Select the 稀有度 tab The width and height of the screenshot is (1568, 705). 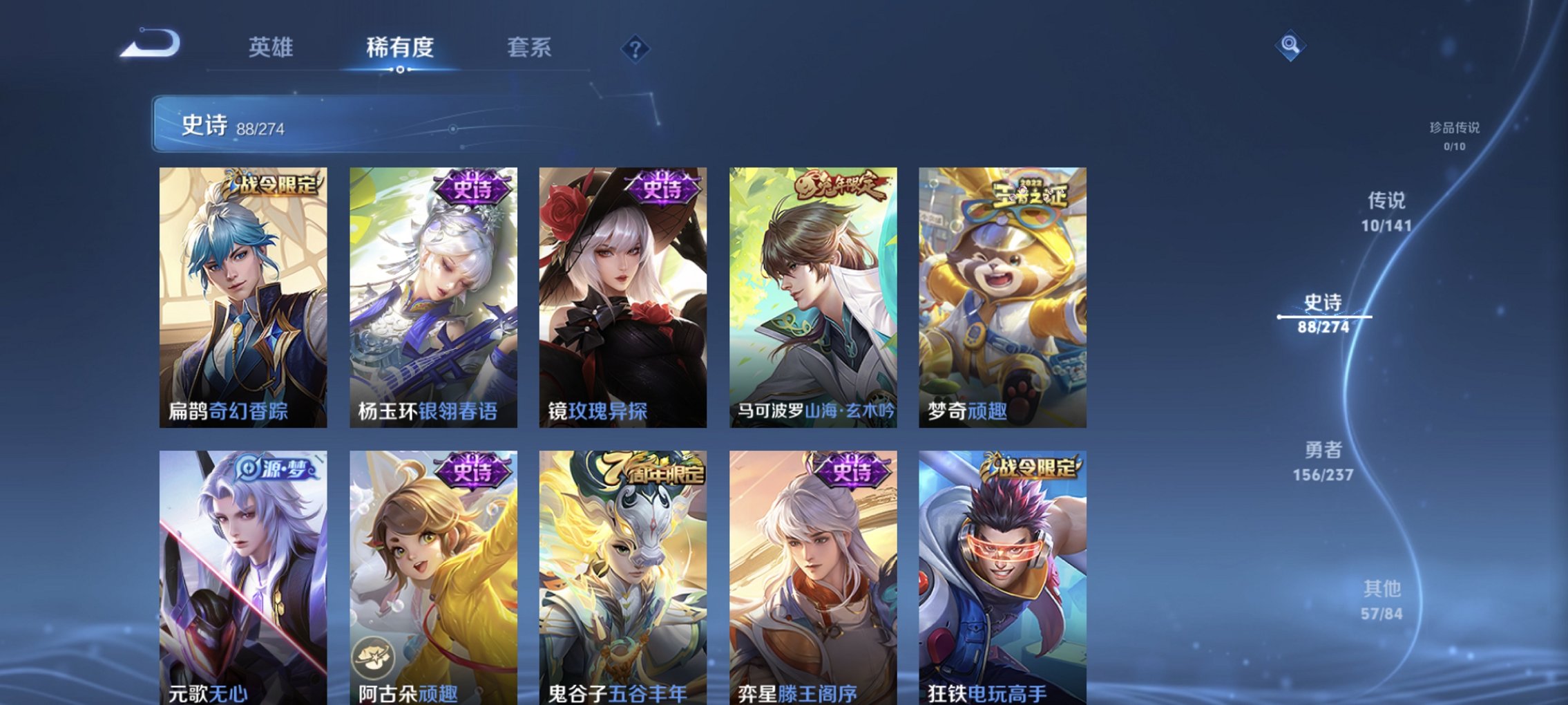pos(399,48)
